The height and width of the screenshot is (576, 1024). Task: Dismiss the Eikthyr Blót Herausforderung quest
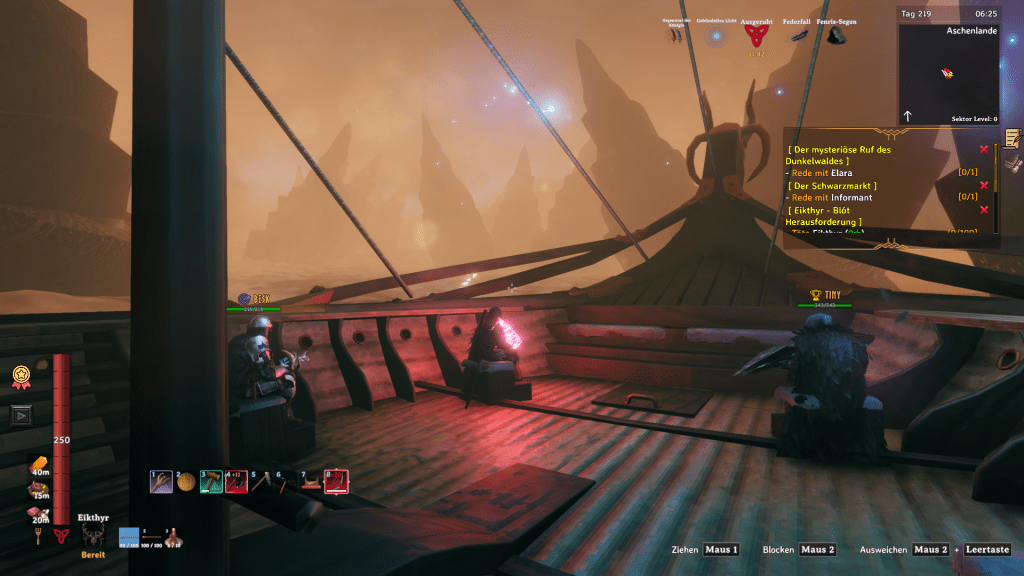click(x=984, y=209)
